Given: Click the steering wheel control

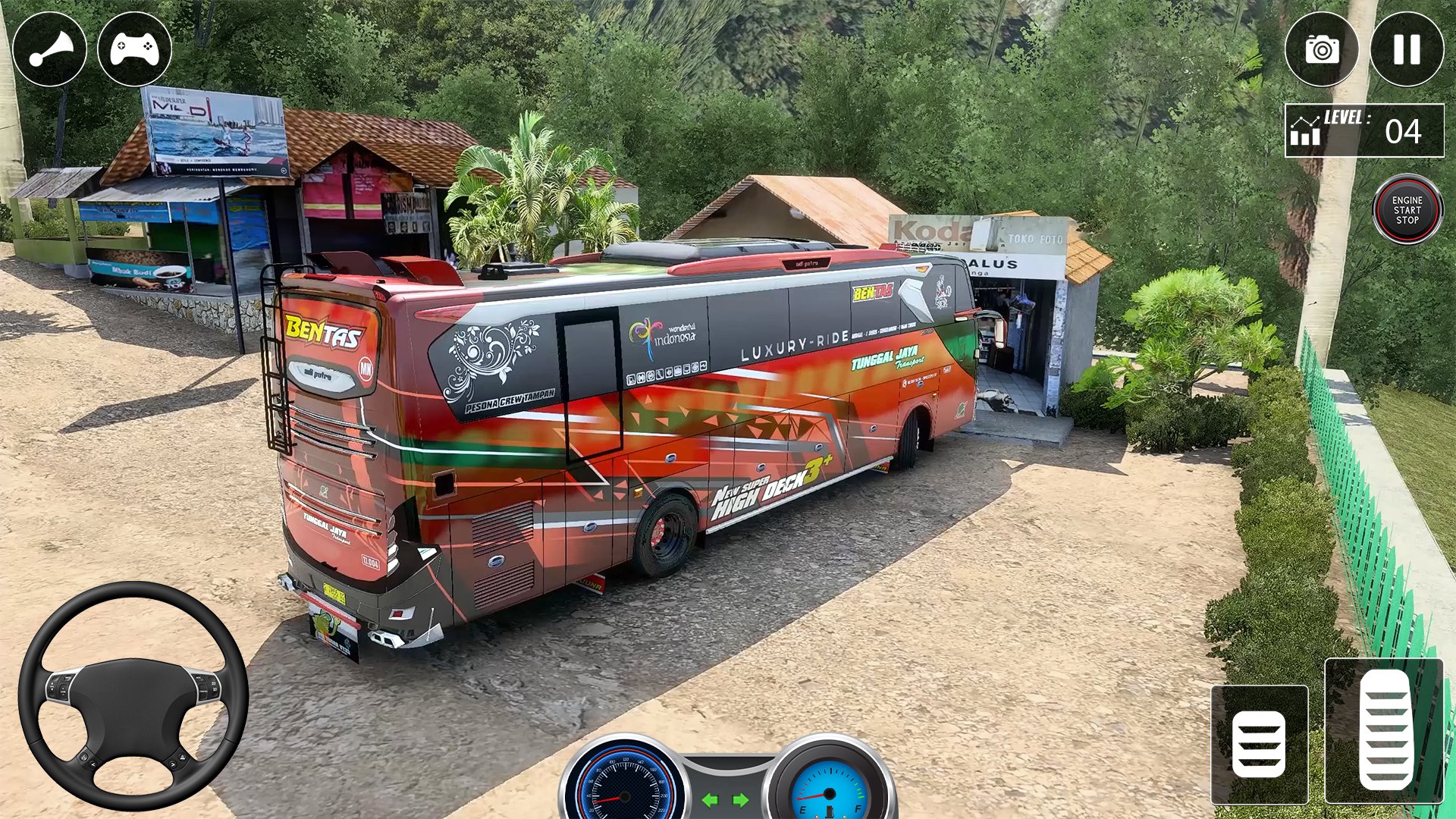Looking at the screenshot, I should tap(133, 695).
